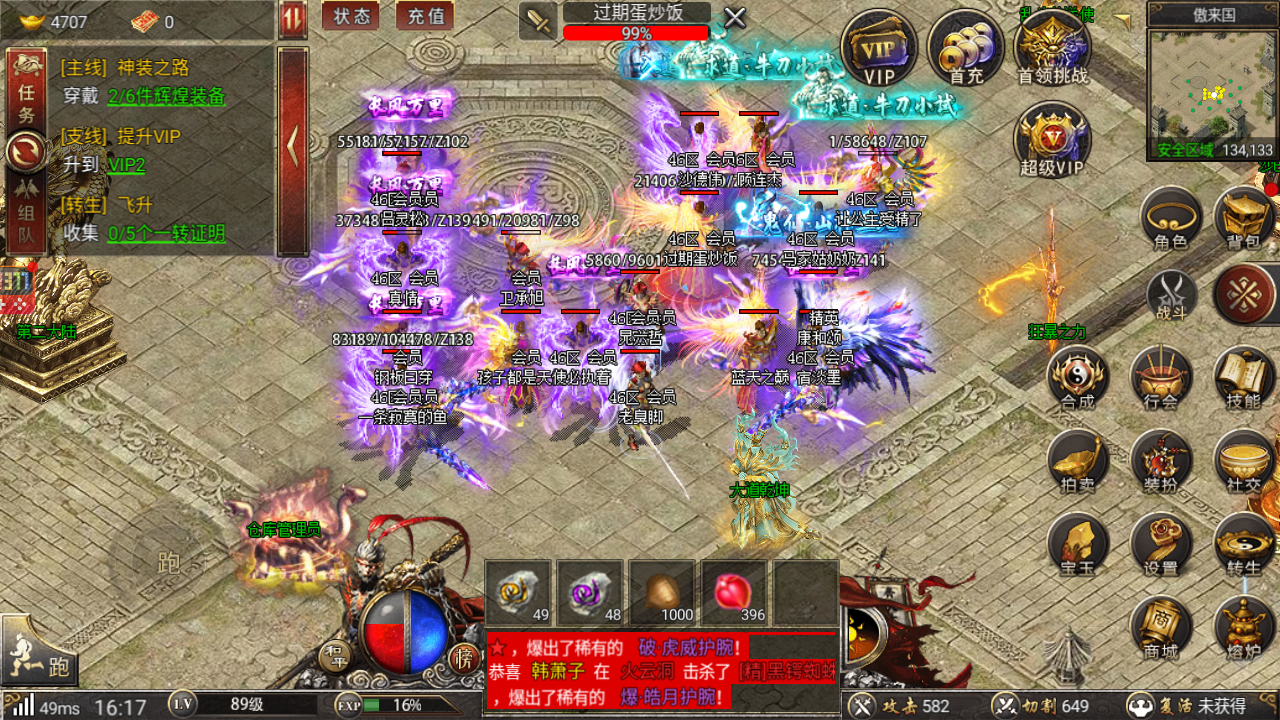Click the 状态 status button
This screenshot has height=720, width=1280.
[351, 16]
